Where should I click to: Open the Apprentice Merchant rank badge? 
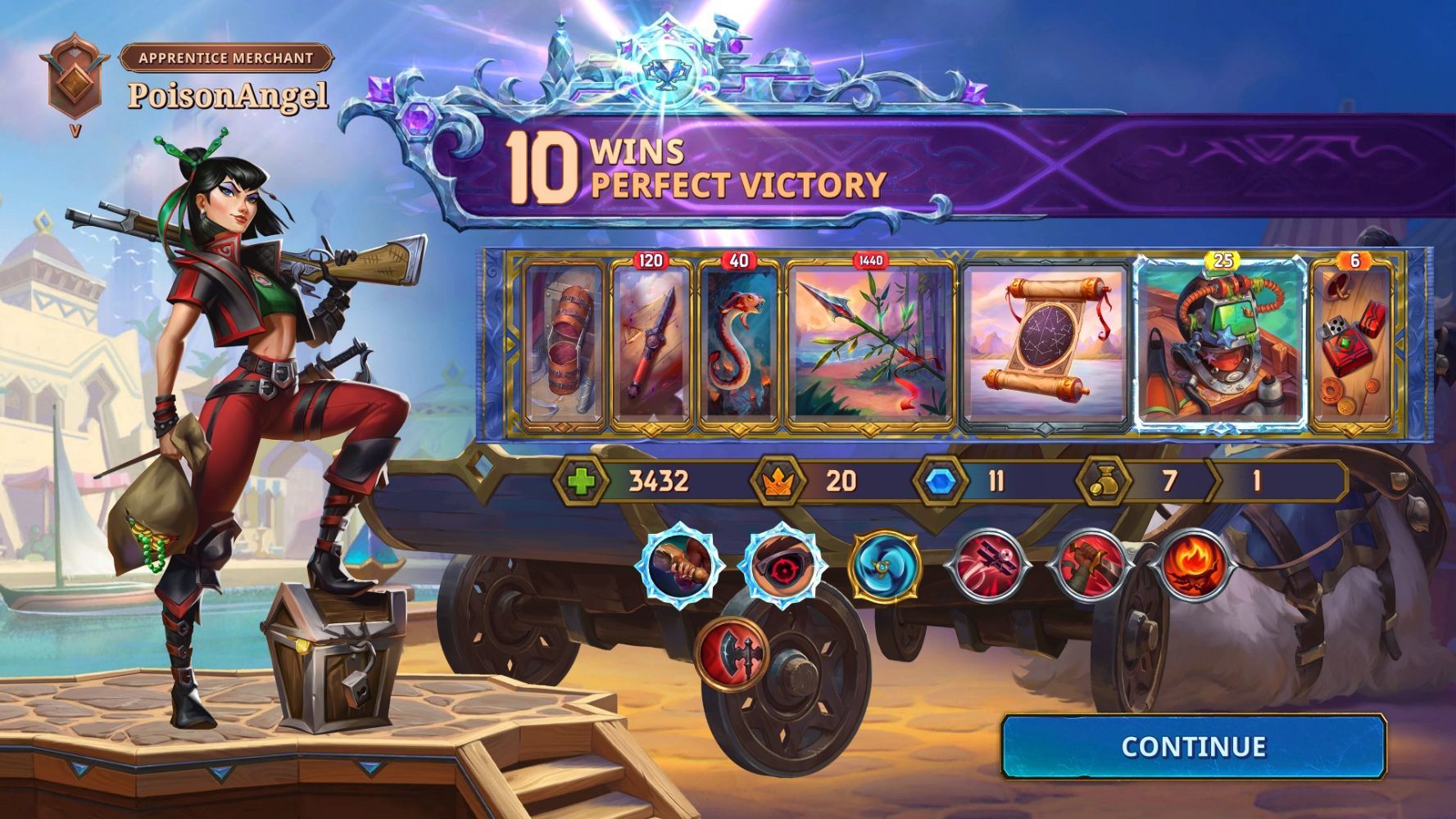[74, 80]
